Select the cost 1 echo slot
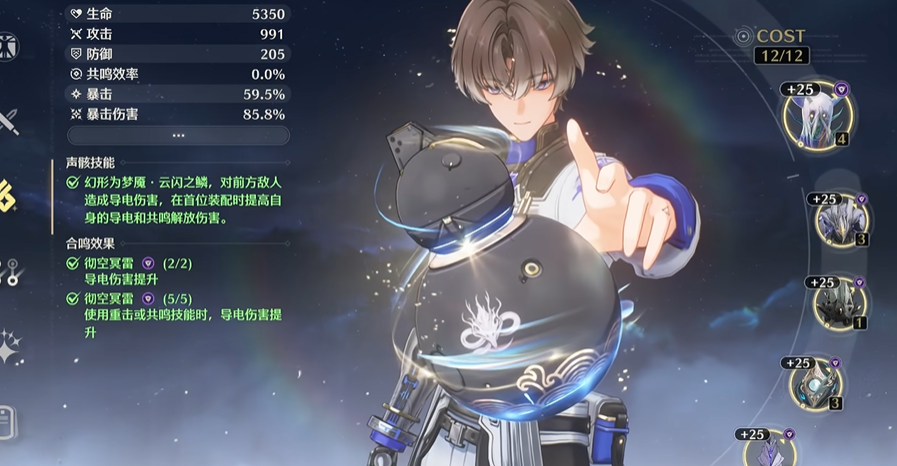Image resolution: width=897 pixels, height=466 pixels. coord(838,304)
